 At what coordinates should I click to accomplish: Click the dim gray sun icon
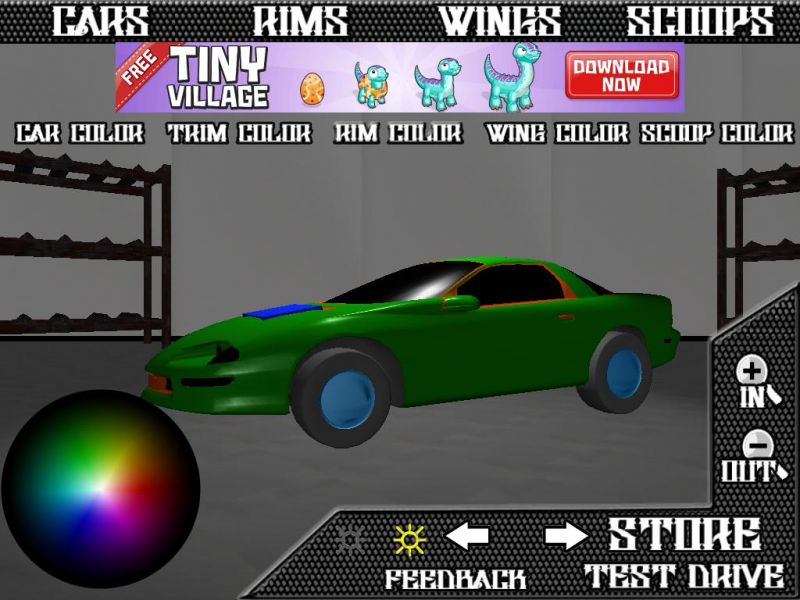point(351,538)
